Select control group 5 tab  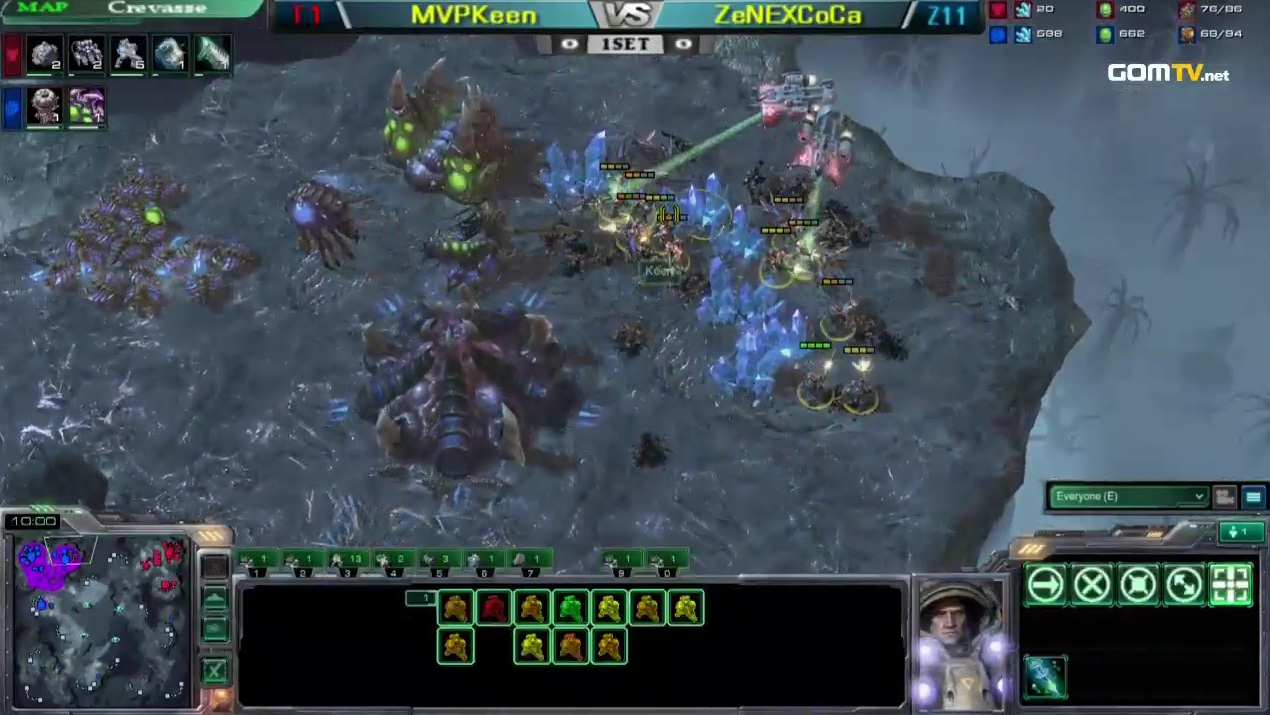(437, 560)
